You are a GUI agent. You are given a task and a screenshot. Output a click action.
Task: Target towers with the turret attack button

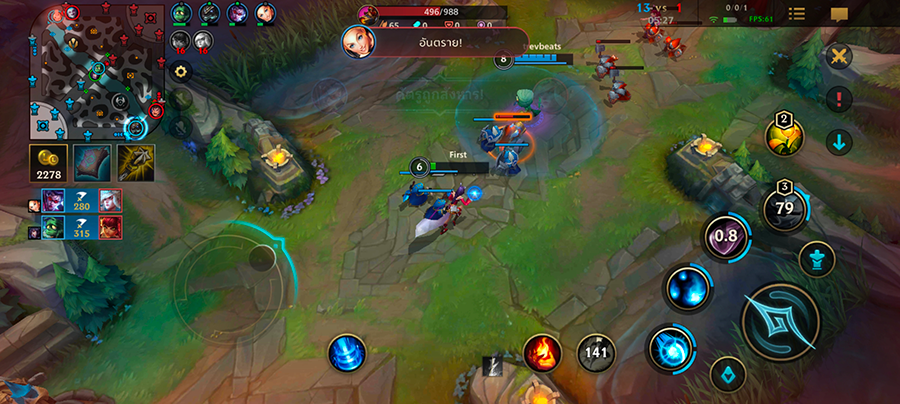(x=816, y=259)
